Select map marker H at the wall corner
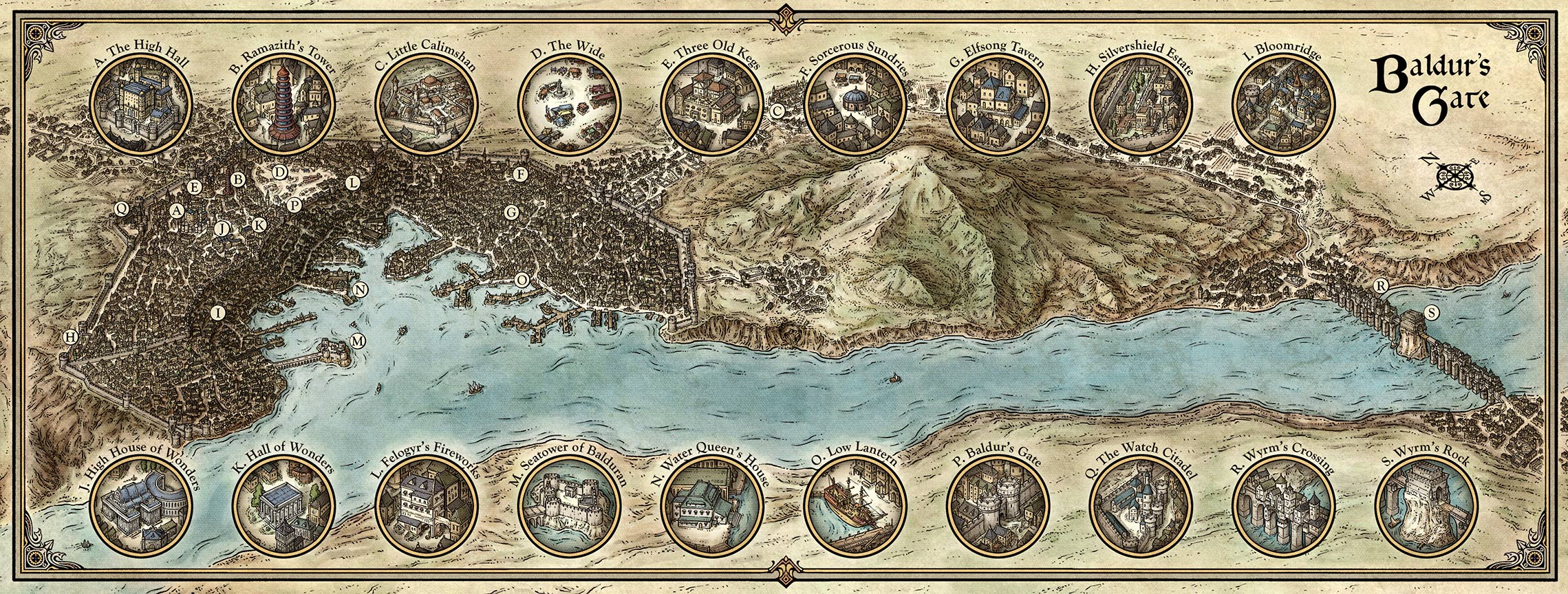The height and width of the screenshot is (594, 1568). pos(70,336)
